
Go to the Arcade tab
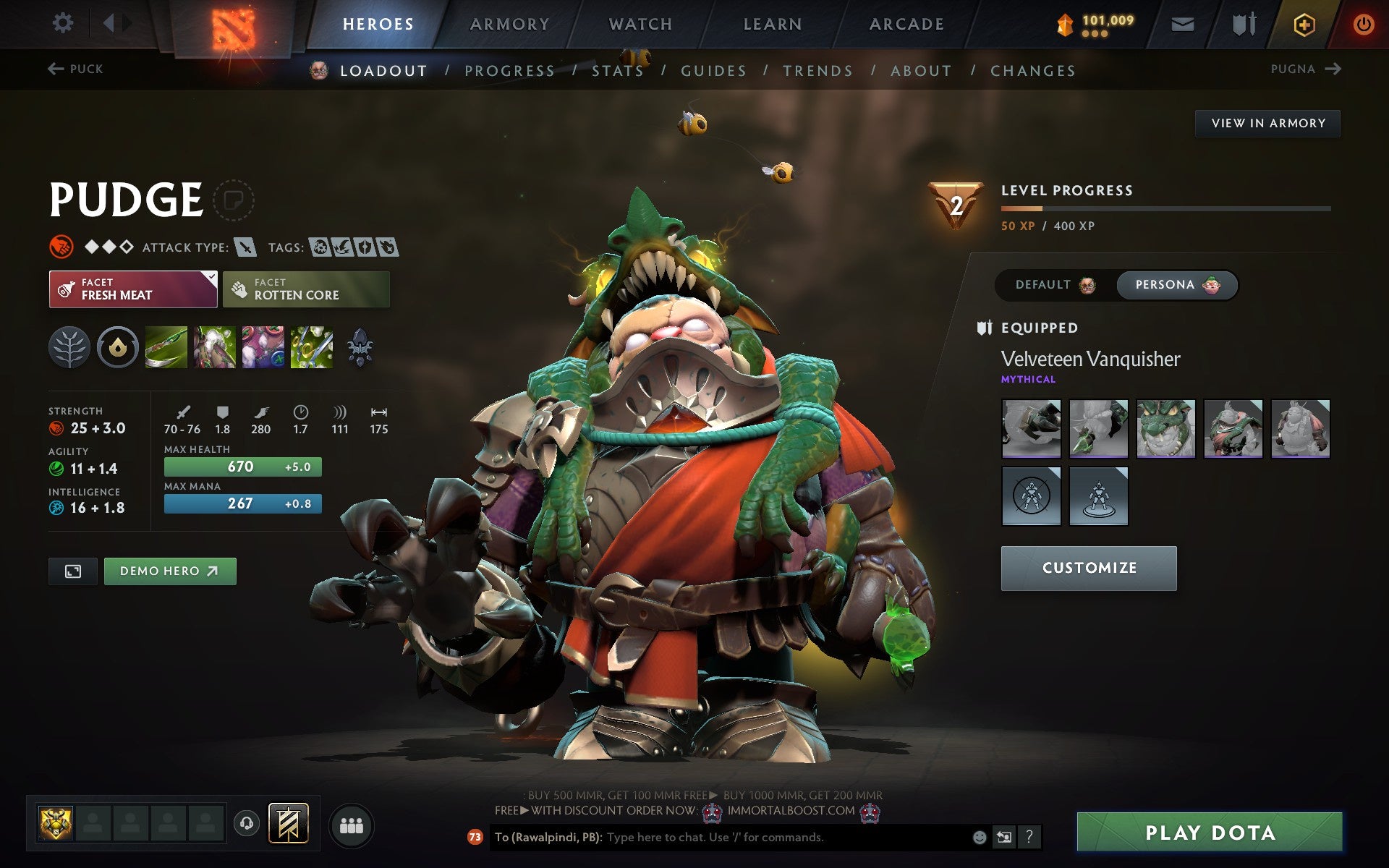click(906, 24)
